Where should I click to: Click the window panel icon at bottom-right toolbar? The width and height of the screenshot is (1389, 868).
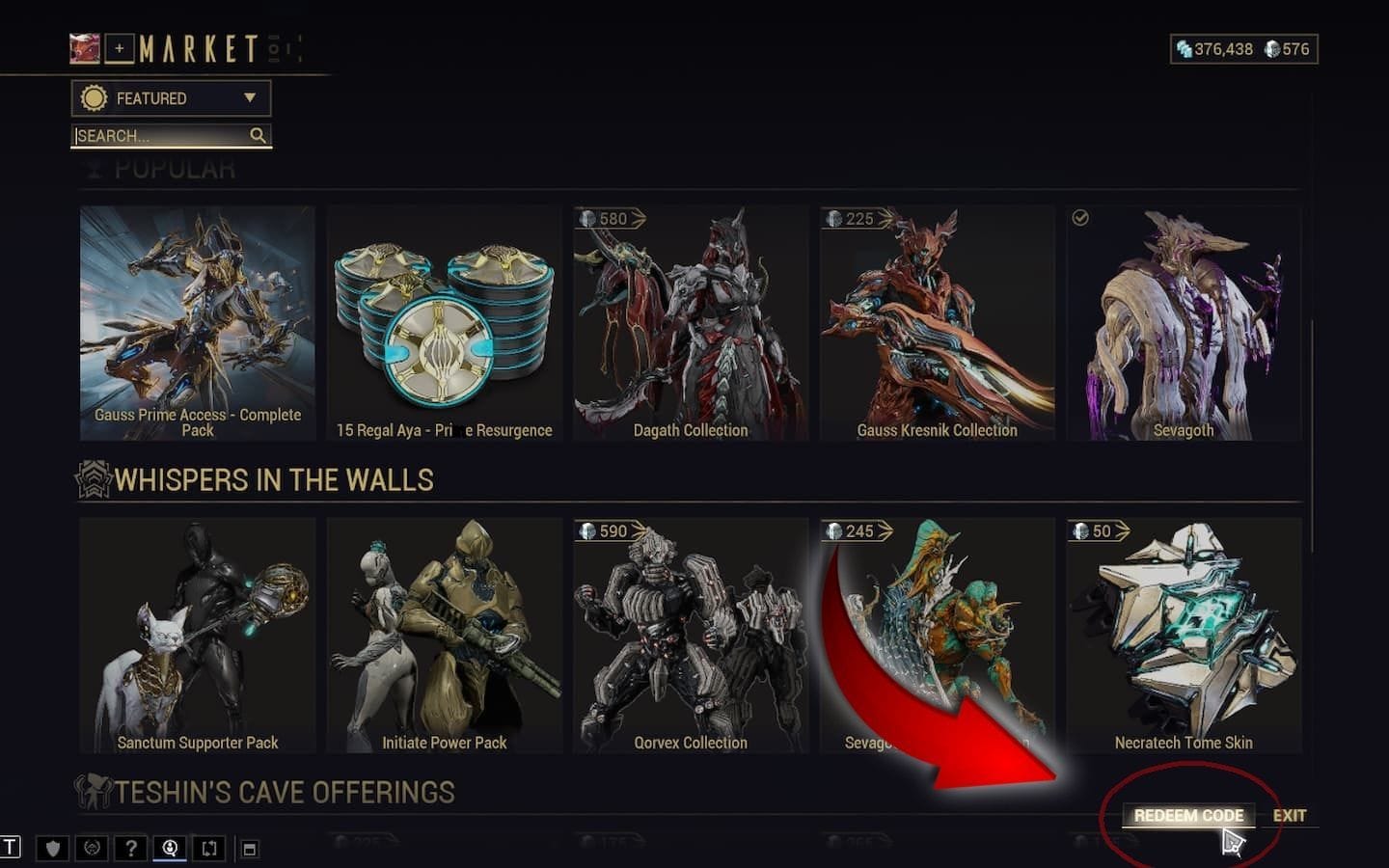pyautogui.click(x=250, y=849)
